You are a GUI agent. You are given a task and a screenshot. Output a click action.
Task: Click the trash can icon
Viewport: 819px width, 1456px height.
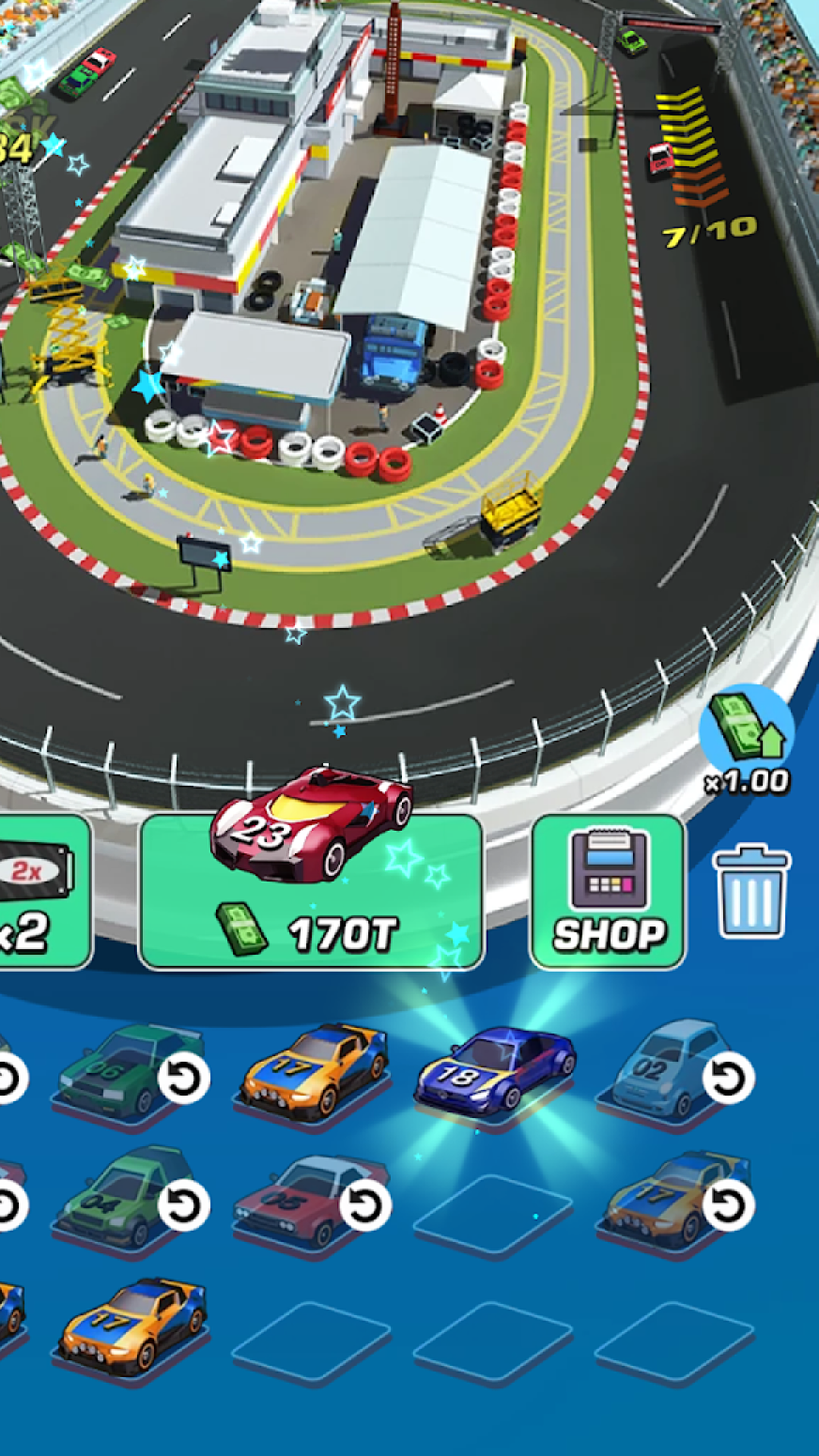pos(752,891)
